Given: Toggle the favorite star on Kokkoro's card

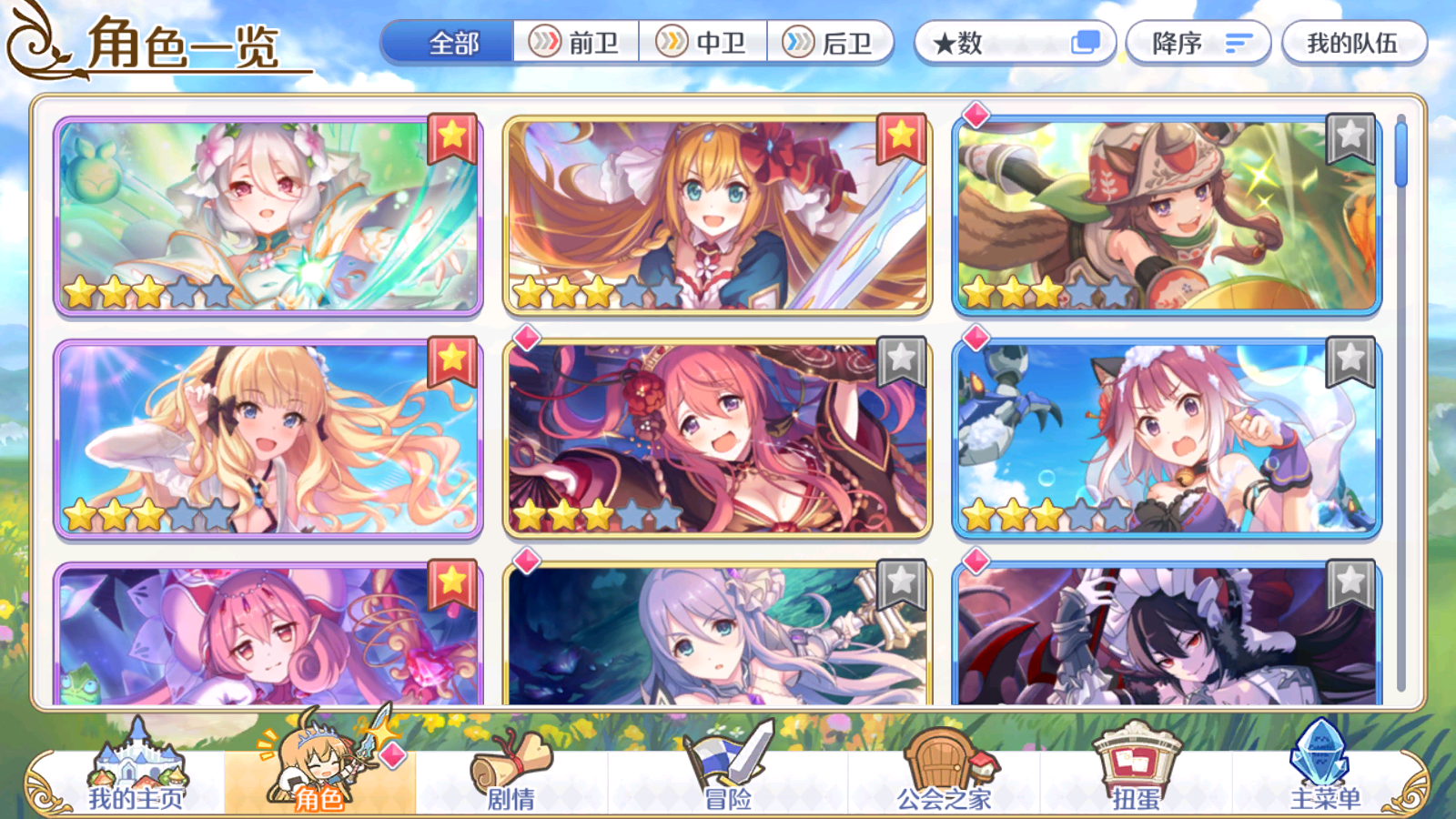Looking at the screenshot, I should click(452, 138).
